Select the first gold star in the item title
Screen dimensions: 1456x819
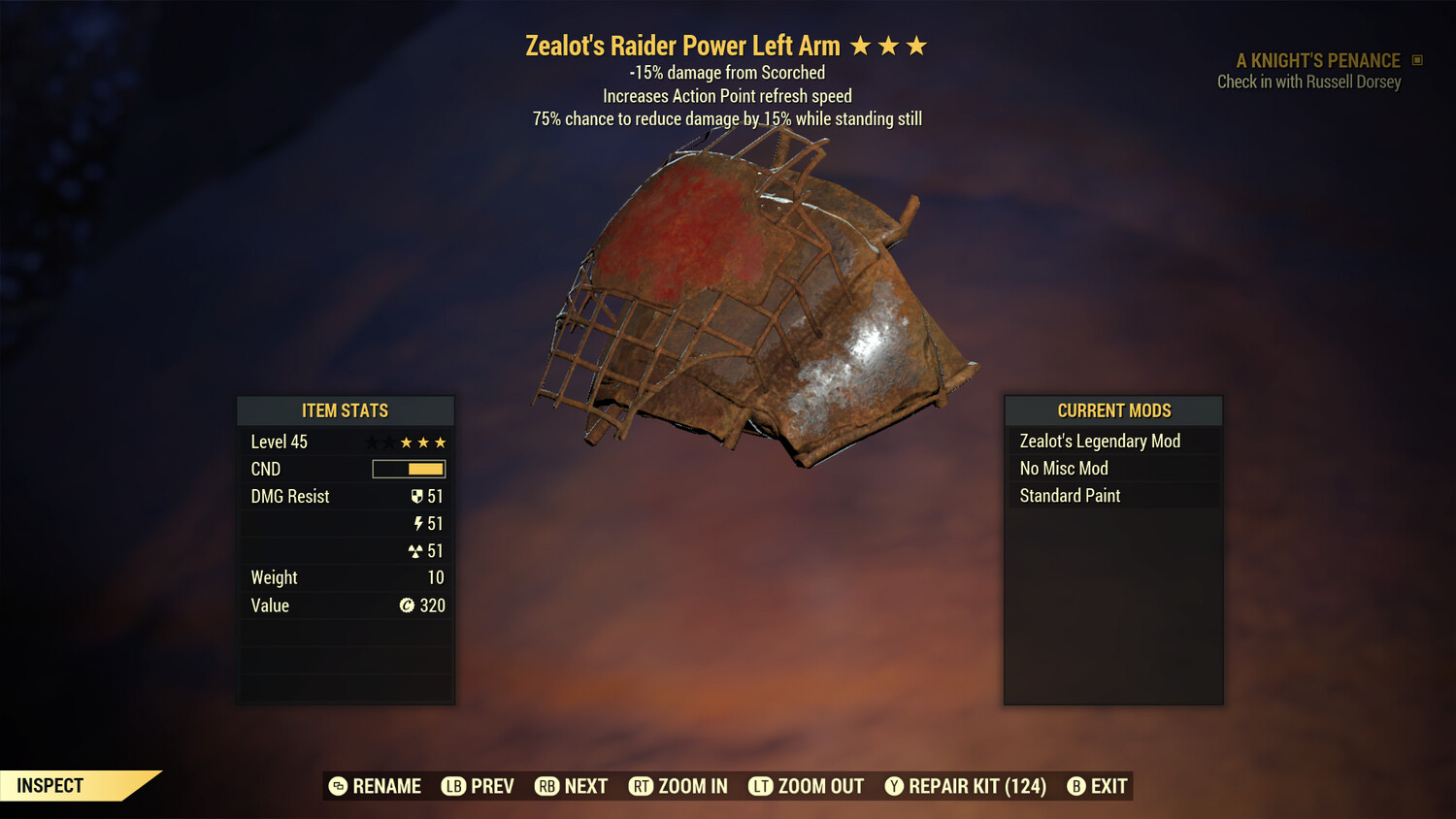click(x=862, y=45)
